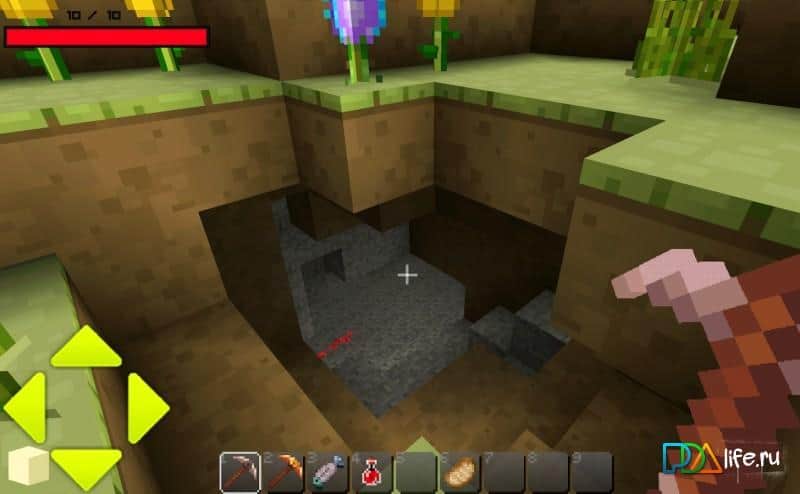Tap the up arrow movement button
The height and width of the screenshot is (494, 800).
pos(85,348)
